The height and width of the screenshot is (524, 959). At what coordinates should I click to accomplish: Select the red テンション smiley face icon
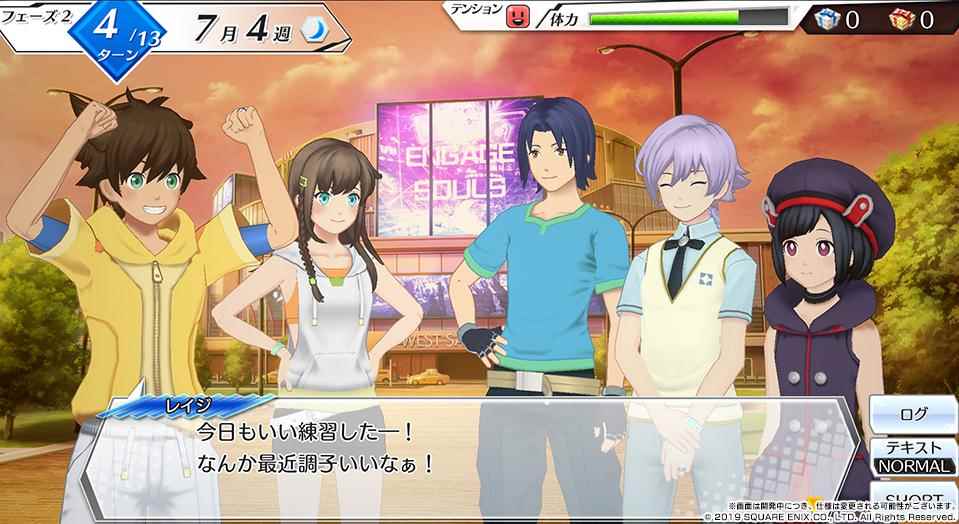[517, 16]
